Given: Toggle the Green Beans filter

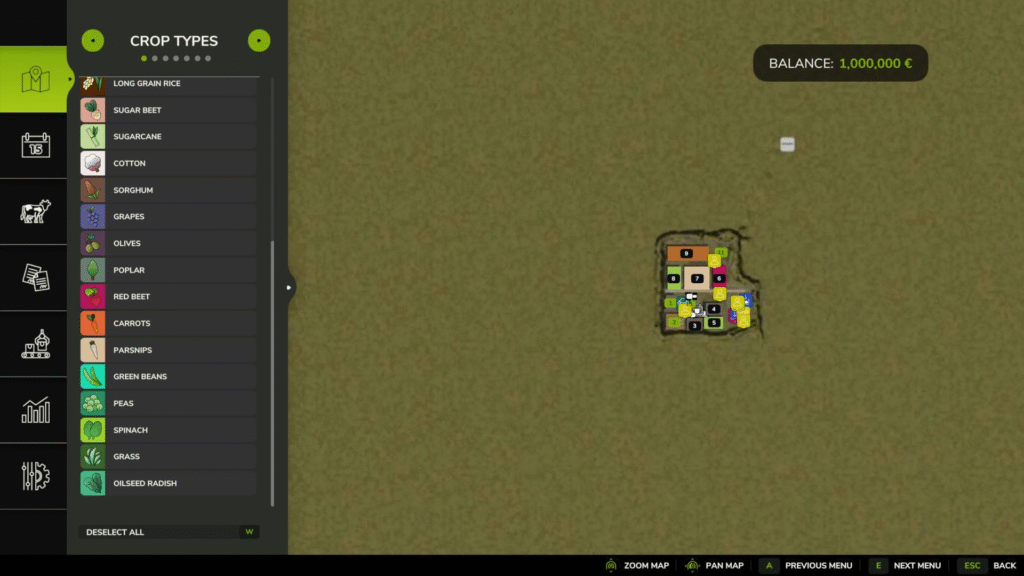Looking at the screenshot, I should point(168,377).
